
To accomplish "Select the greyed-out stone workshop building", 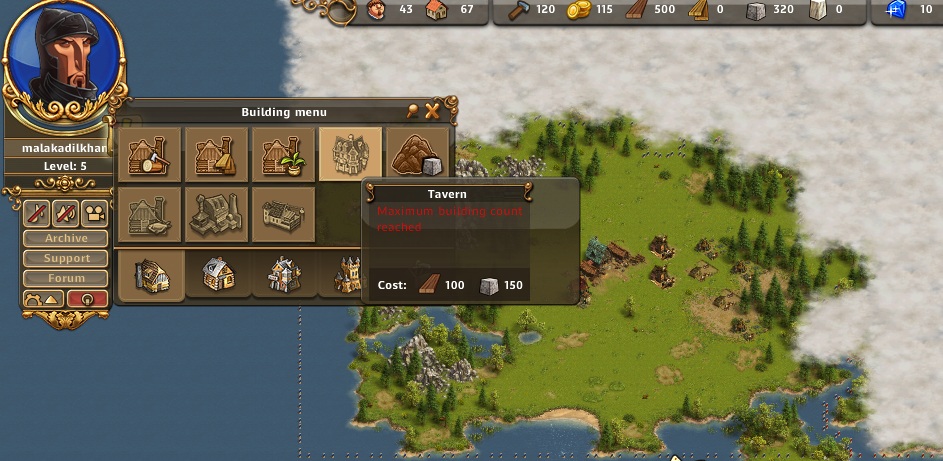I will (216, 214).
